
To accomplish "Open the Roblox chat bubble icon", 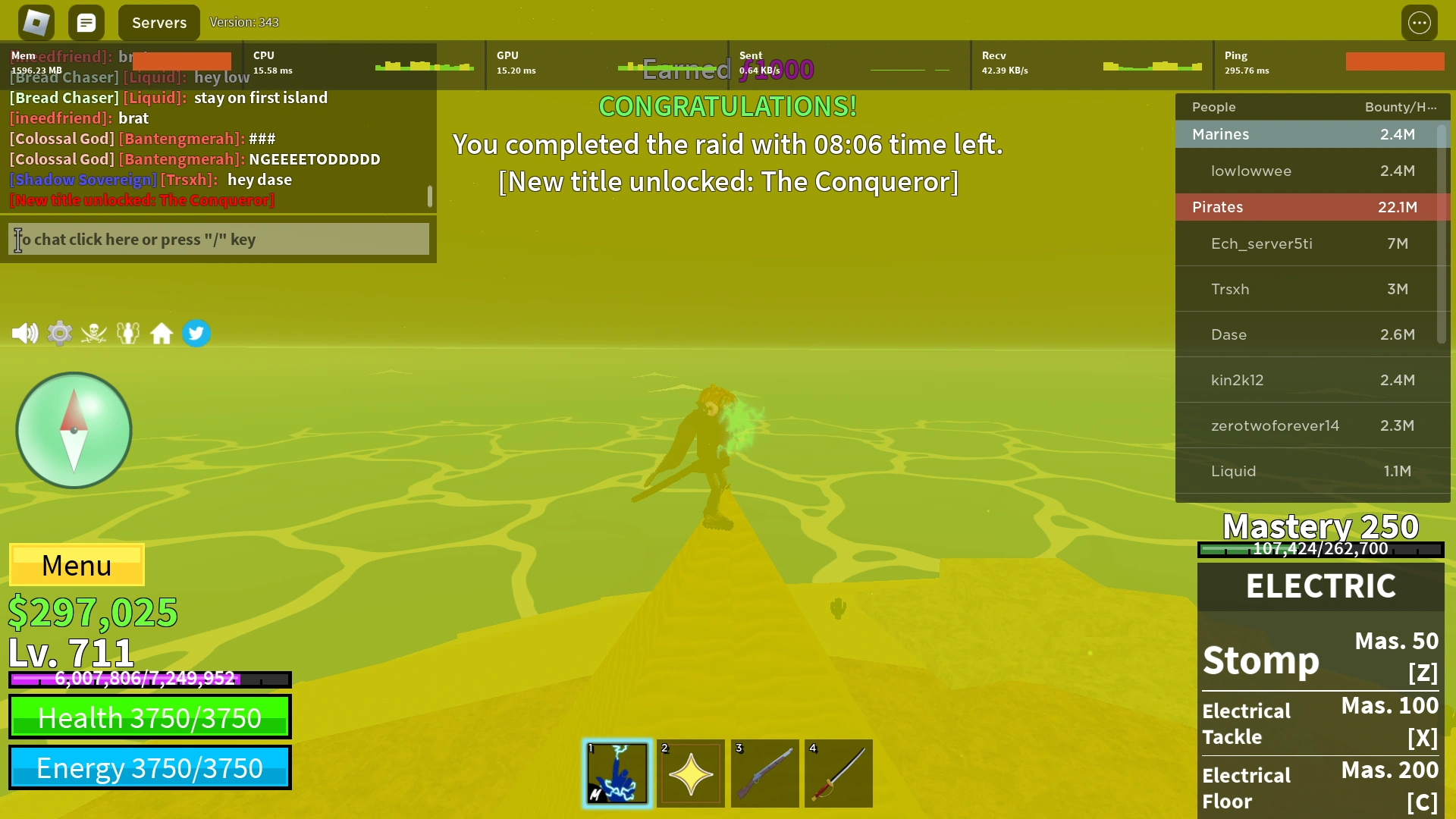I will tap(86, 22).
